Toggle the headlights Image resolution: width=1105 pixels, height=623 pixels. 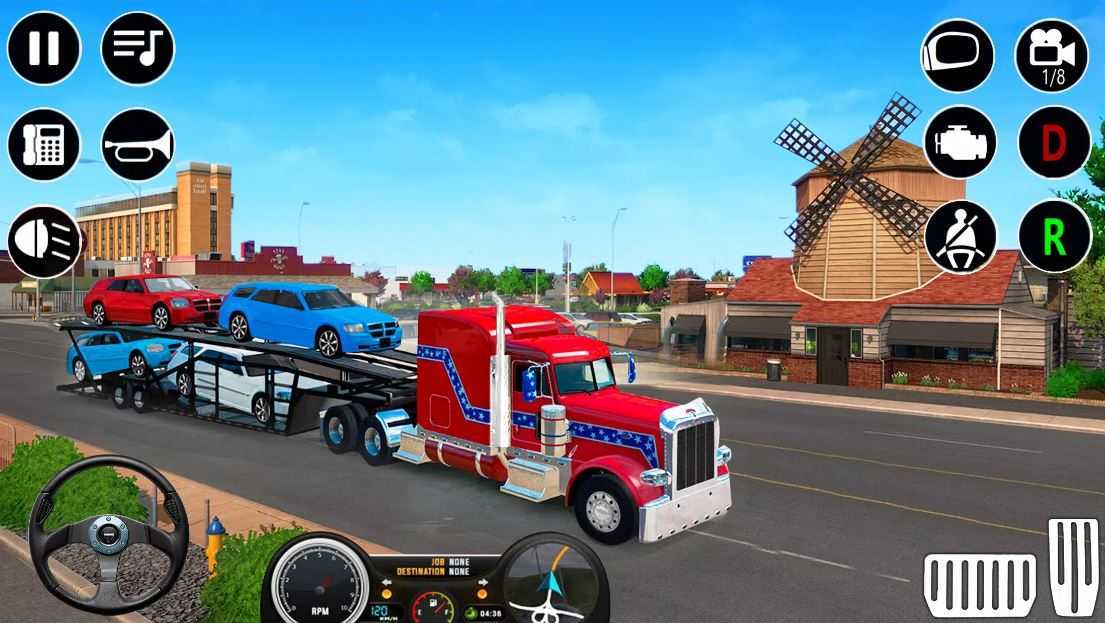[x=44, y=241]
